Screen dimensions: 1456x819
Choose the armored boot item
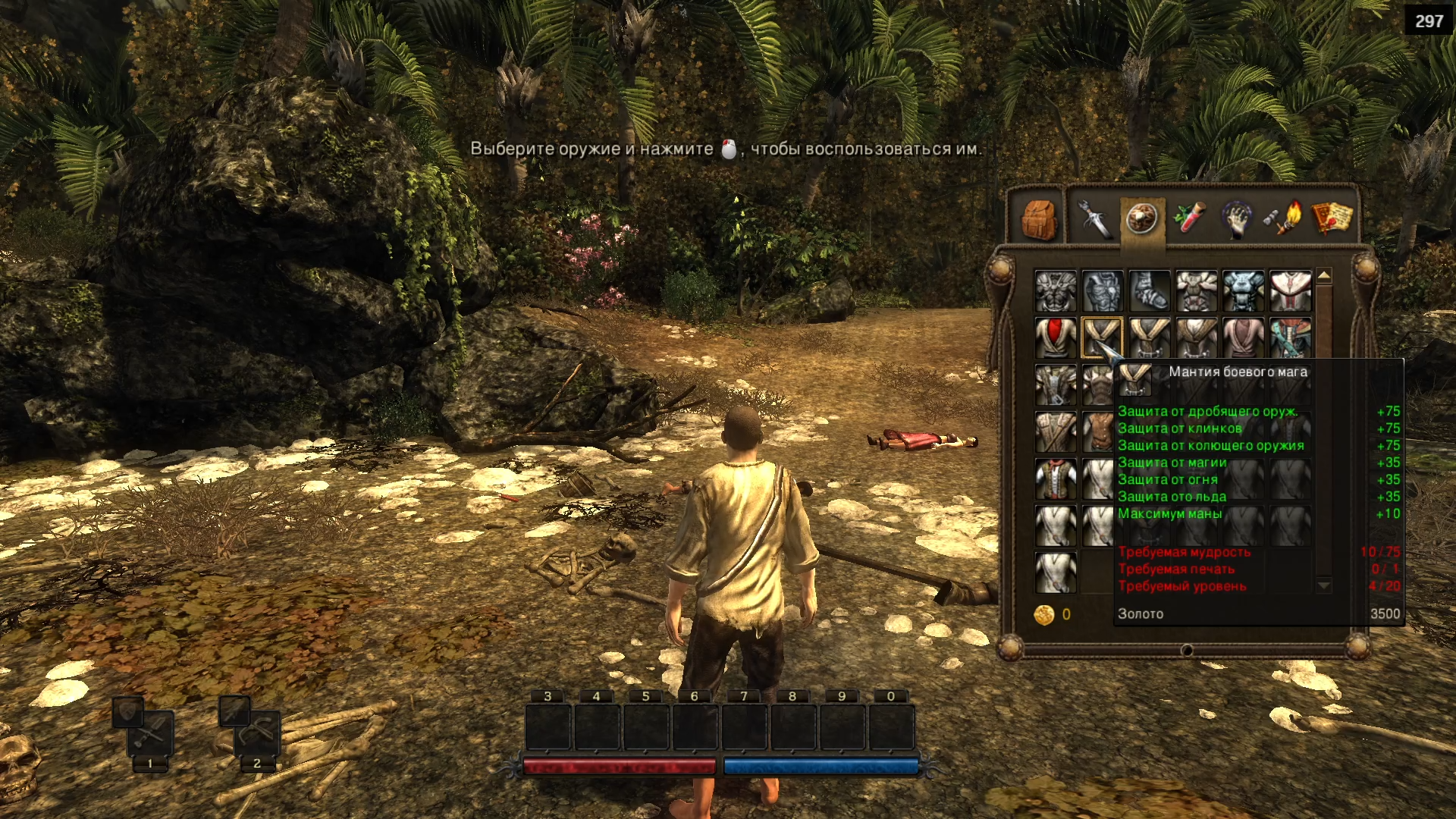point(1150,291)
